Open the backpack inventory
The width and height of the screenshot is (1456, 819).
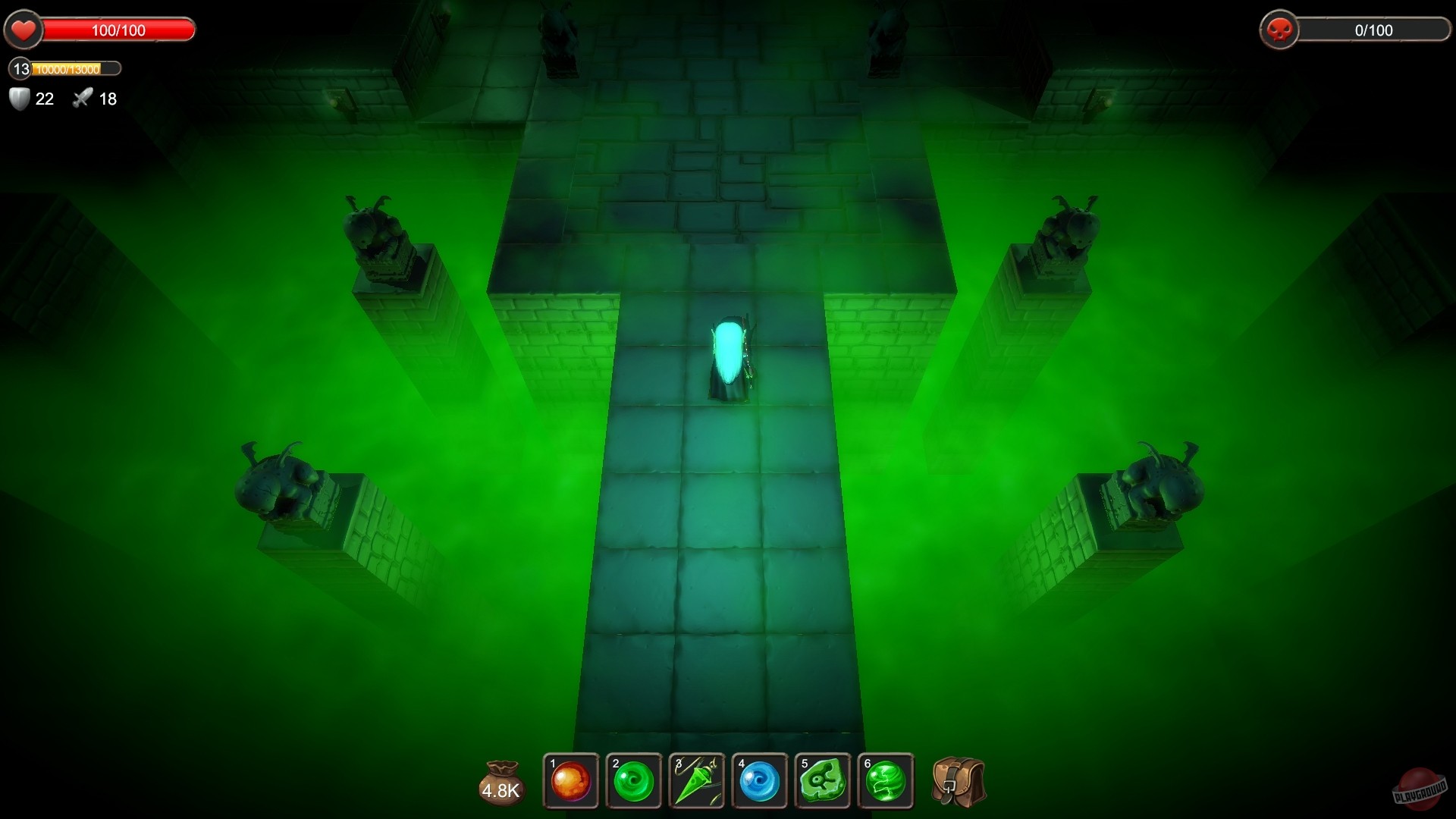pyautogui.click(x=957, y=782)
